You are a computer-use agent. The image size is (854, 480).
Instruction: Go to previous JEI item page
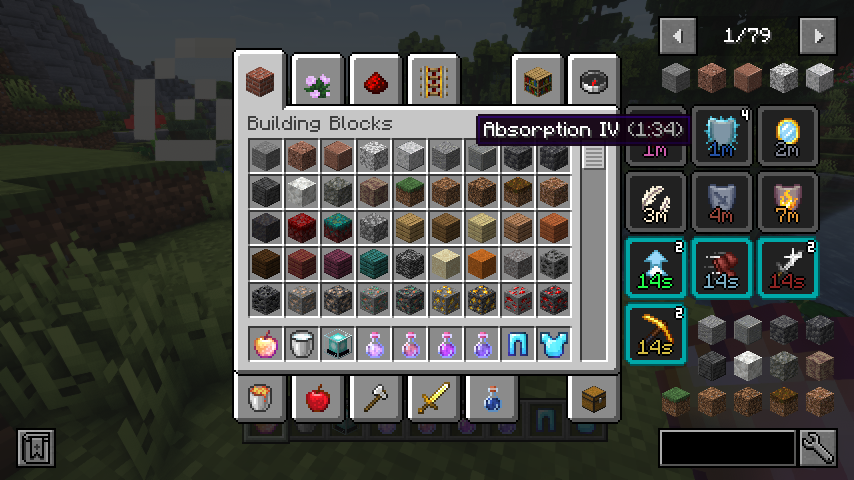(x=679, y=36)
